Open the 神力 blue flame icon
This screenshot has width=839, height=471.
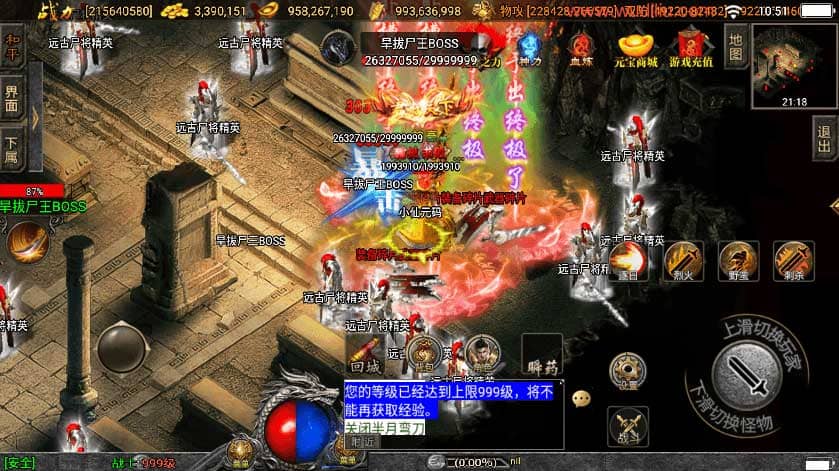(x=529, y=48)
